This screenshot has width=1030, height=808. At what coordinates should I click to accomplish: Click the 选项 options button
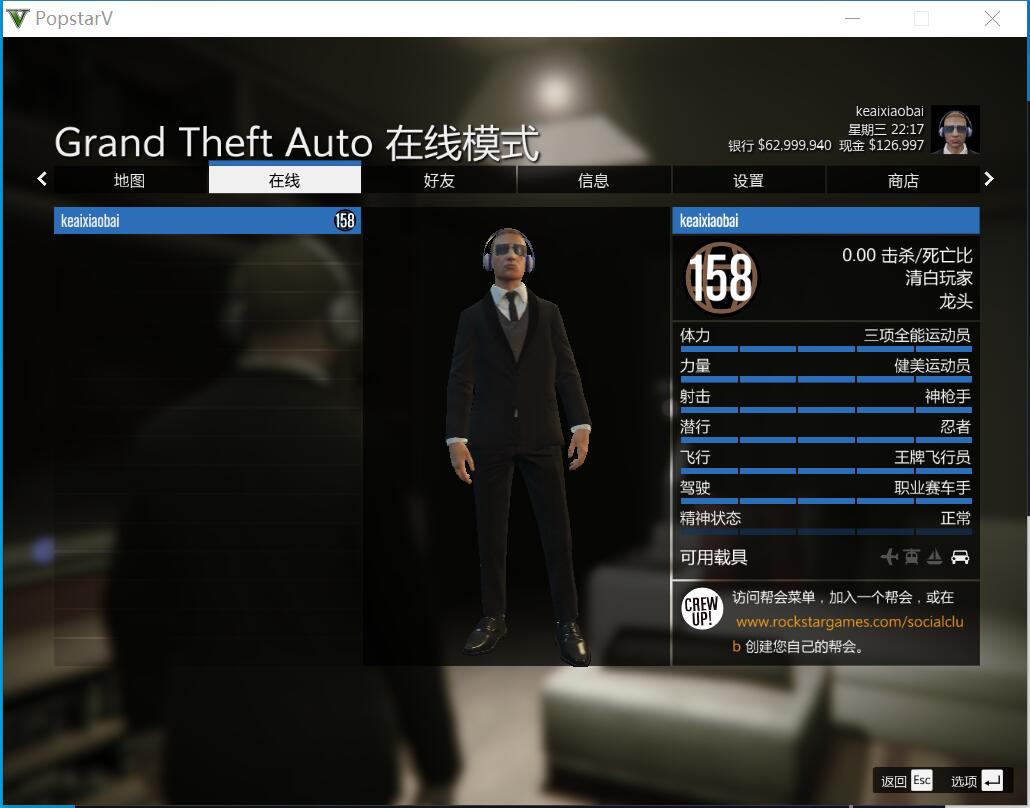point(976,781)
